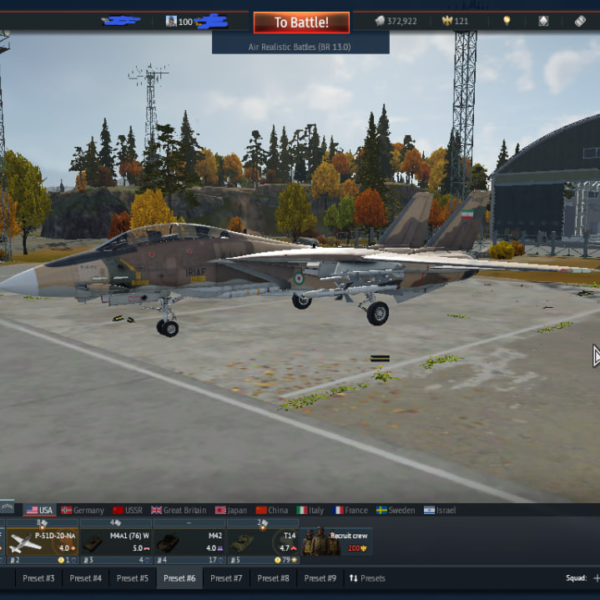600x600 pixels.
Task: Switch to the China nation tab
Action: (x=271, y=510)
